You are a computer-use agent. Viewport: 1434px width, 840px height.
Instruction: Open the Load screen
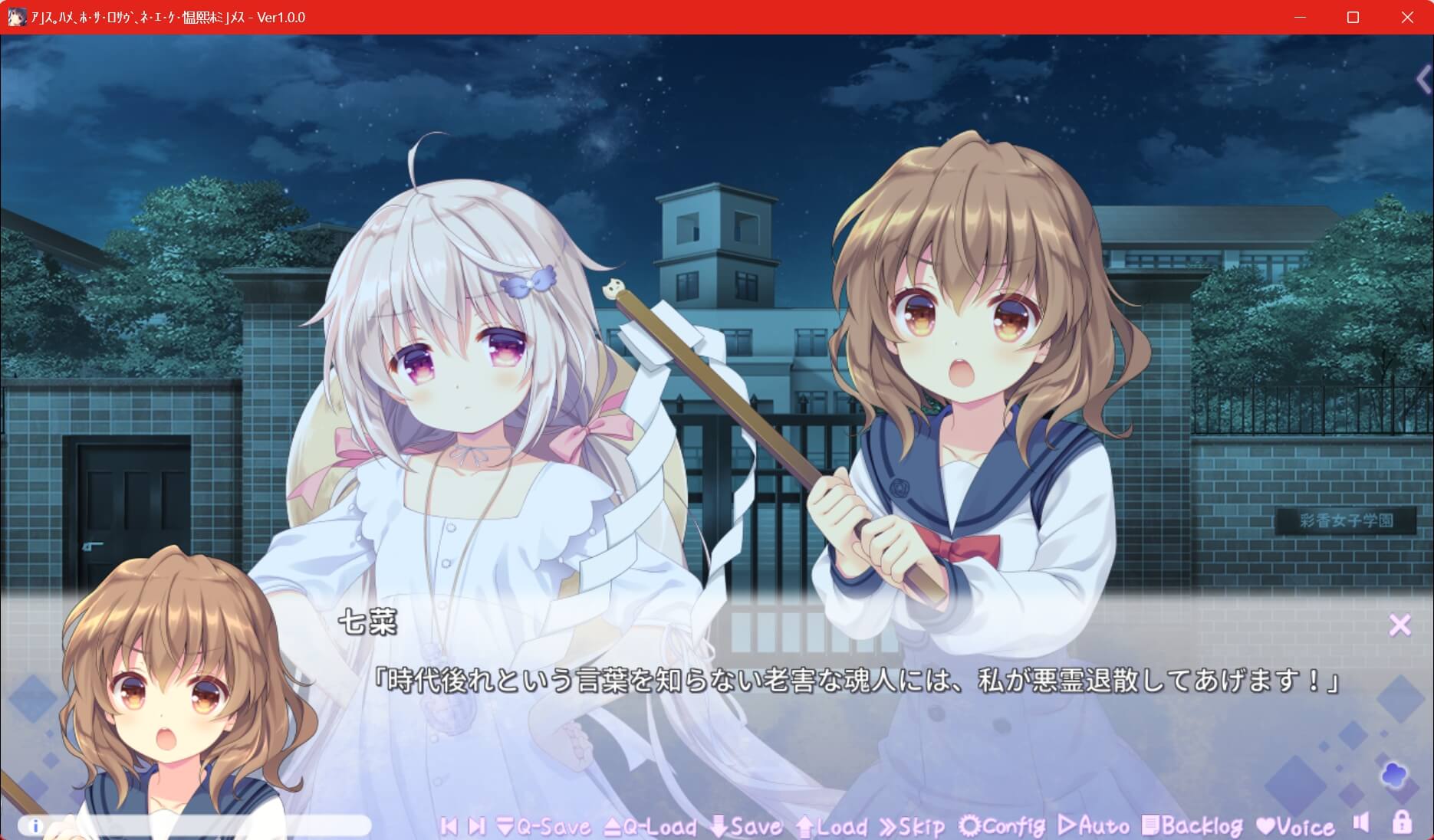(832, 827)
